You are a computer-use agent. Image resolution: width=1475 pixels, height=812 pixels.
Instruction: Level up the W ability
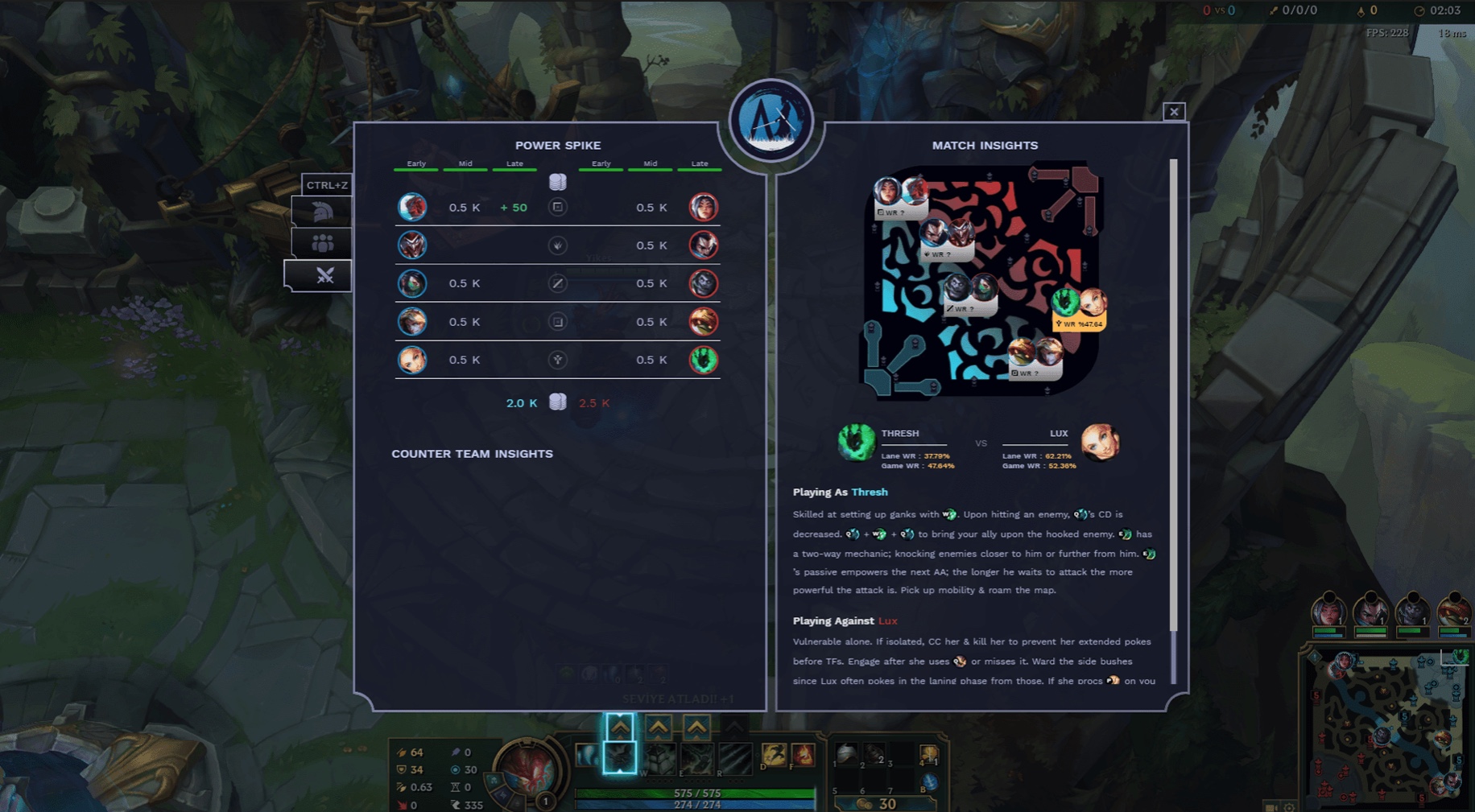coord(659,728)
